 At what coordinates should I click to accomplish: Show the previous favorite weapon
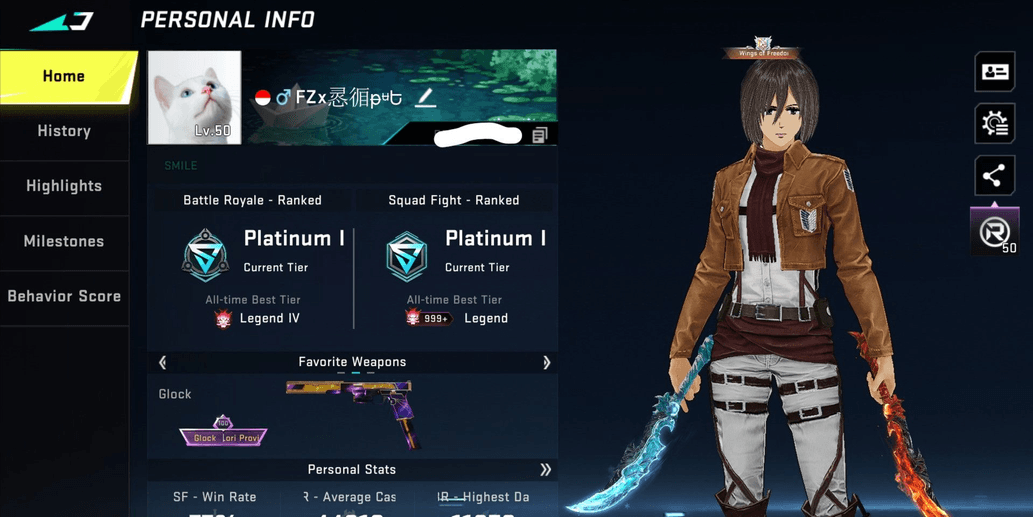[x=163, y=362]
